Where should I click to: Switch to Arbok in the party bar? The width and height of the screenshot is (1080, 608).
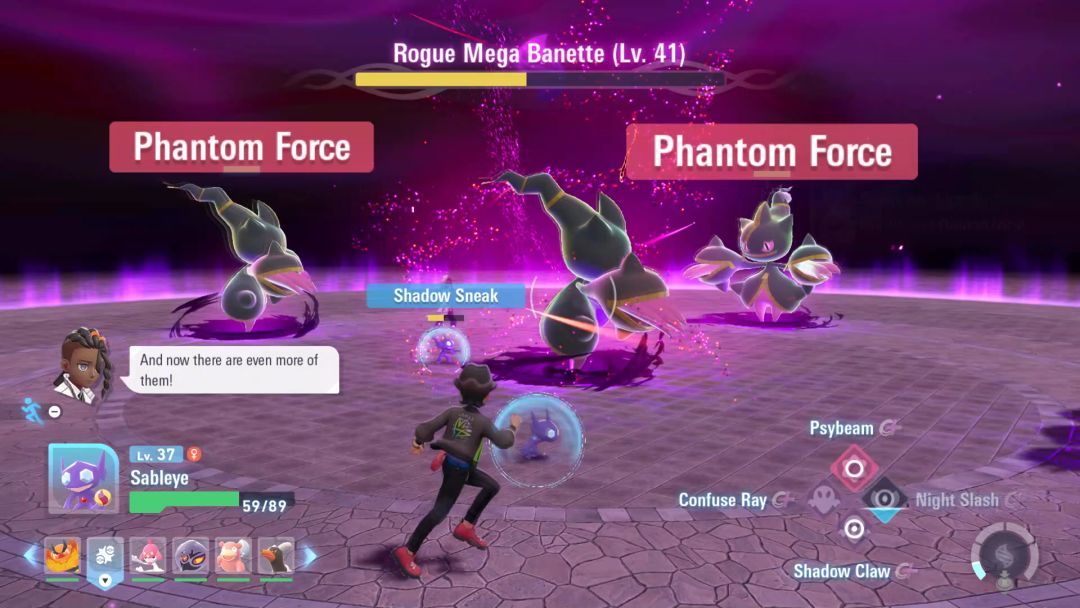(x=190, y=555)
